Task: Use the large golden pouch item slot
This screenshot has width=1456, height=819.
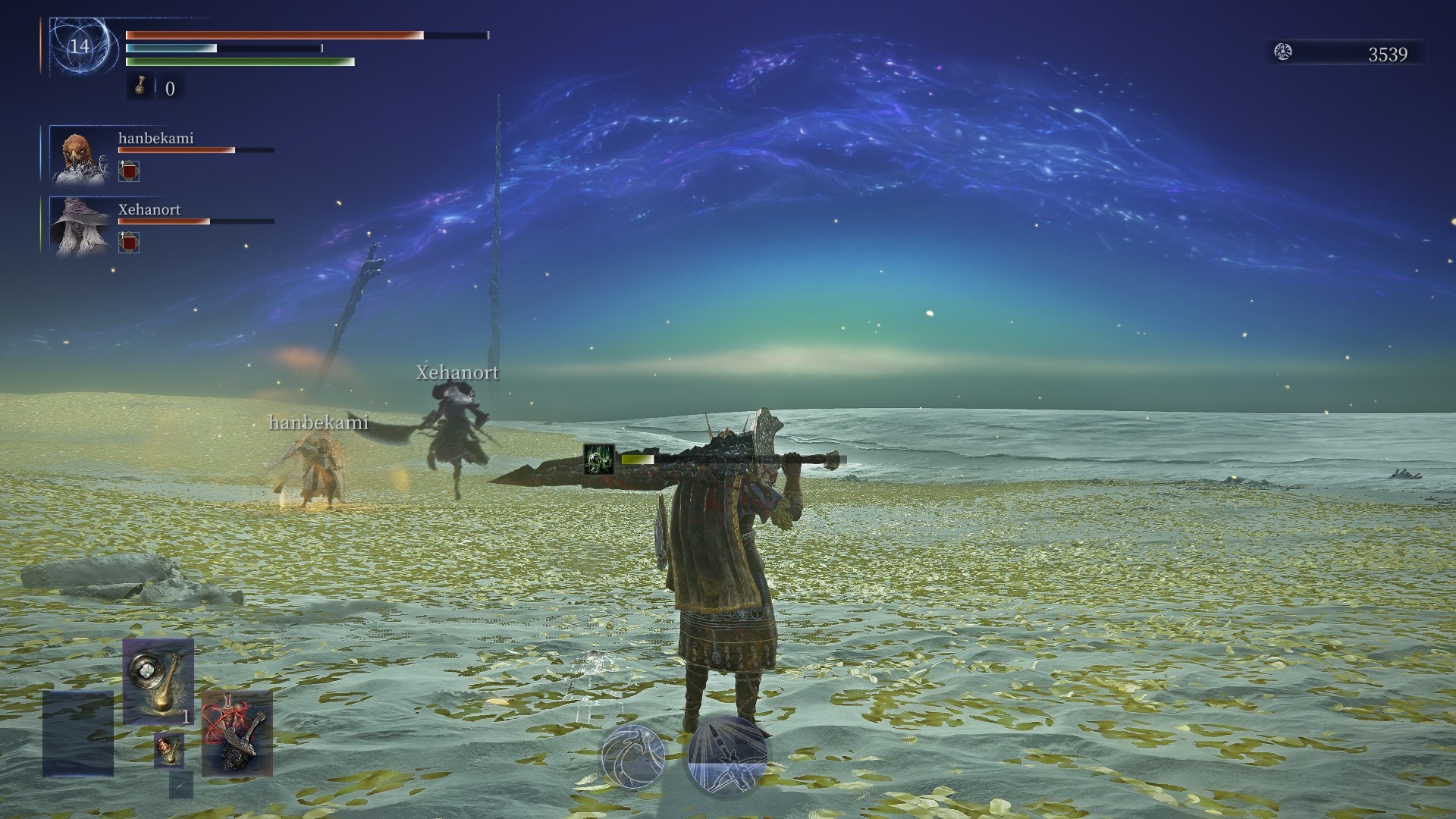Action: click(x=158, y=682)
